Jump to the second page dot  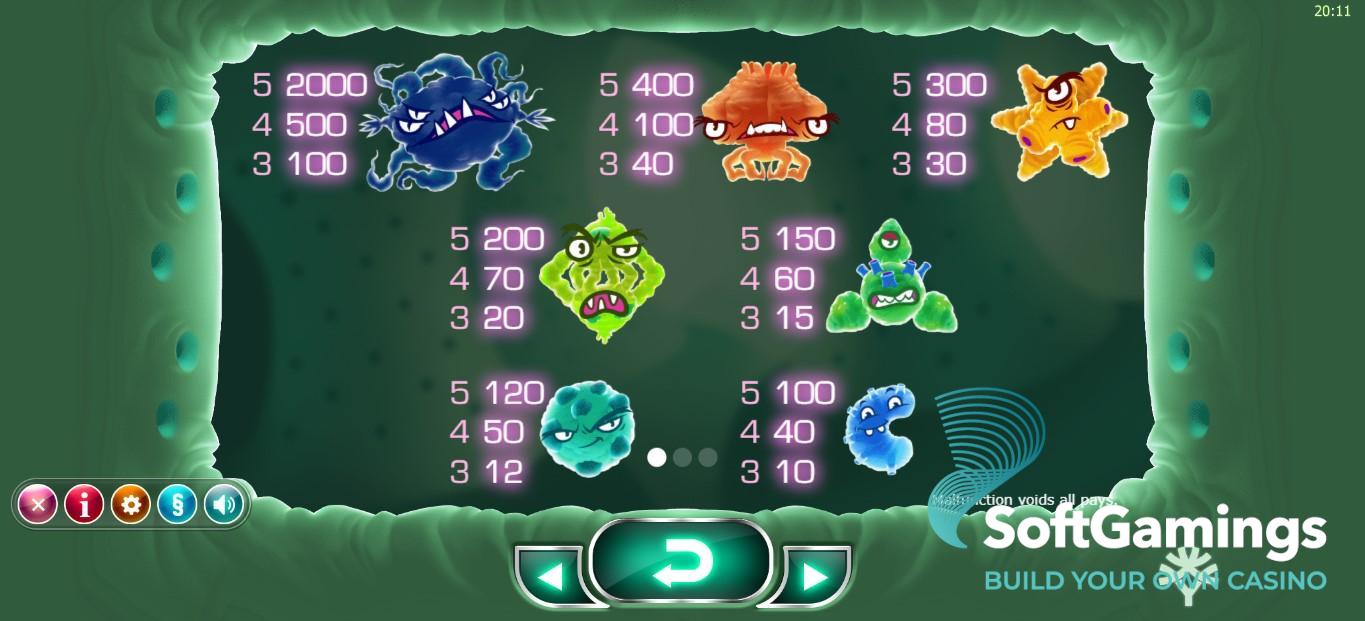point(683,457)
